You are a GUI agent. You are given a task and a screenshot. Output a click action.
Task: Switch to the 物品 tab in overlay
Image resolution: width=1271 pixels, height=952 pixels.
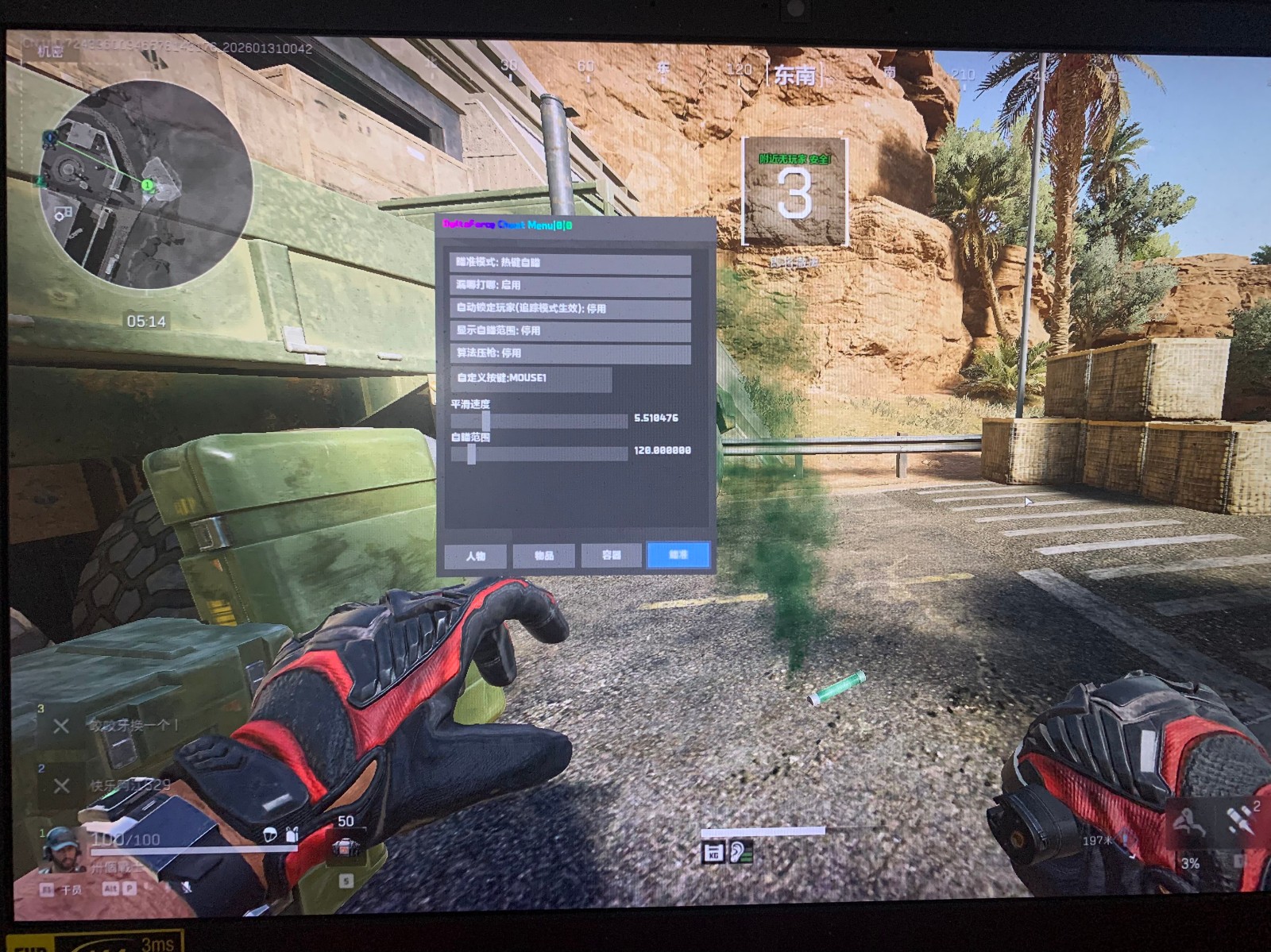[x=543, y=556]
